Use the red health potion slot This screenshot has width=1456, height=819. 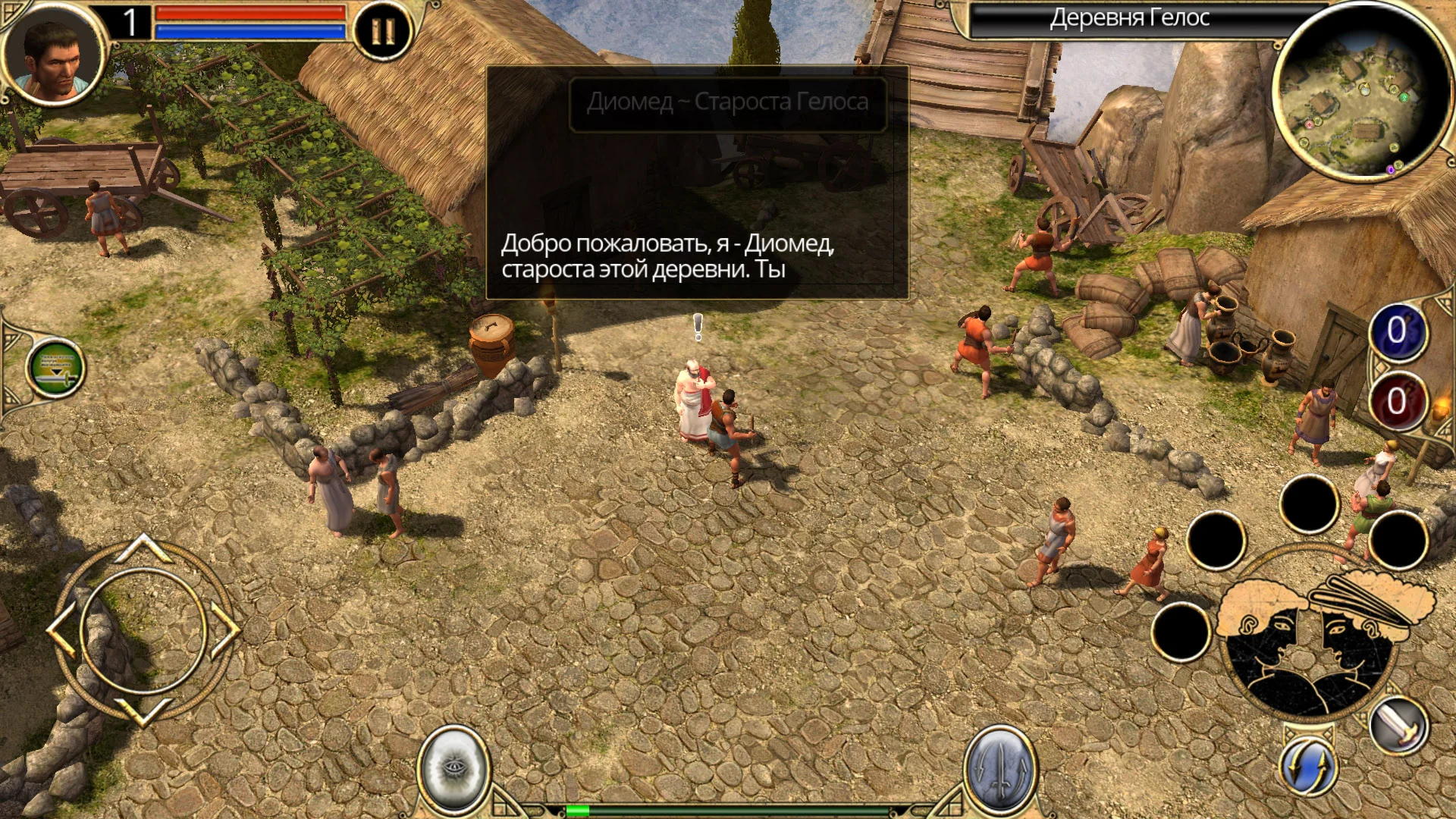coord(1397,402)
